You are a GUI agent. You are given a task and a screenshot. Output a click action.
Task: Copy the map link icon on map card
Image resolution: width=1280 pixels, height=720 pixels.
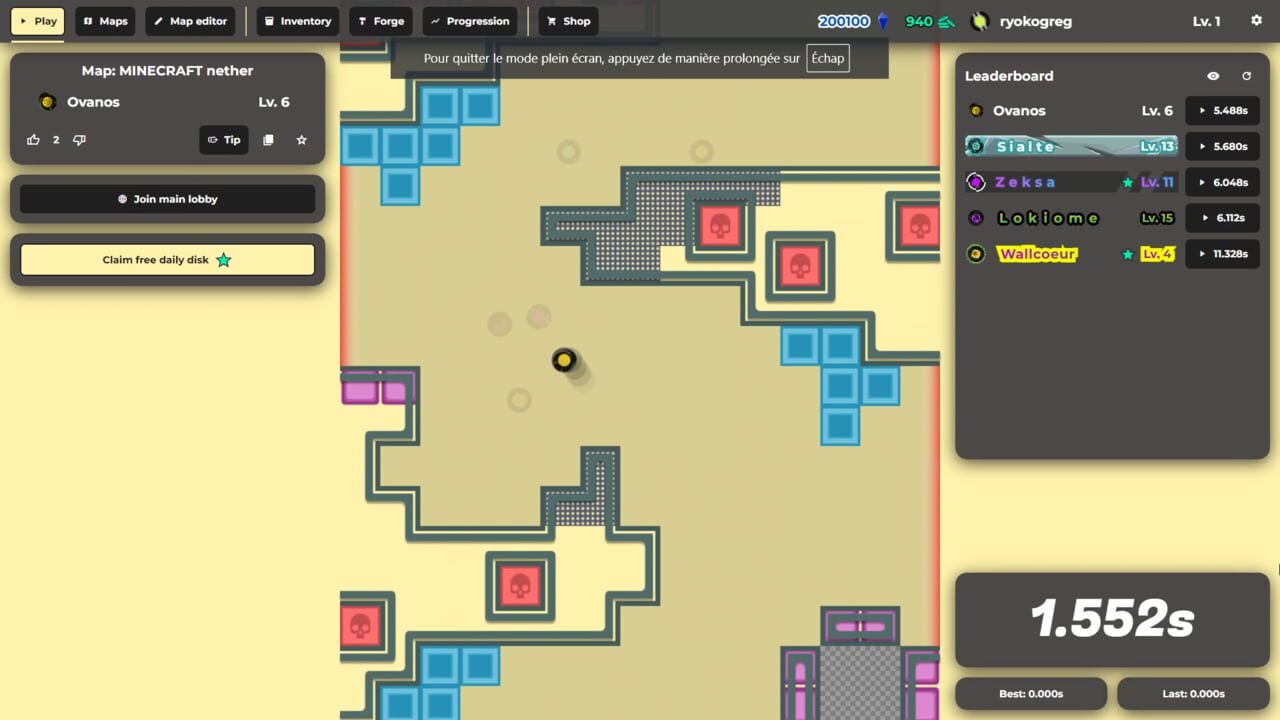pyautogui.click(x=268, y=139)
